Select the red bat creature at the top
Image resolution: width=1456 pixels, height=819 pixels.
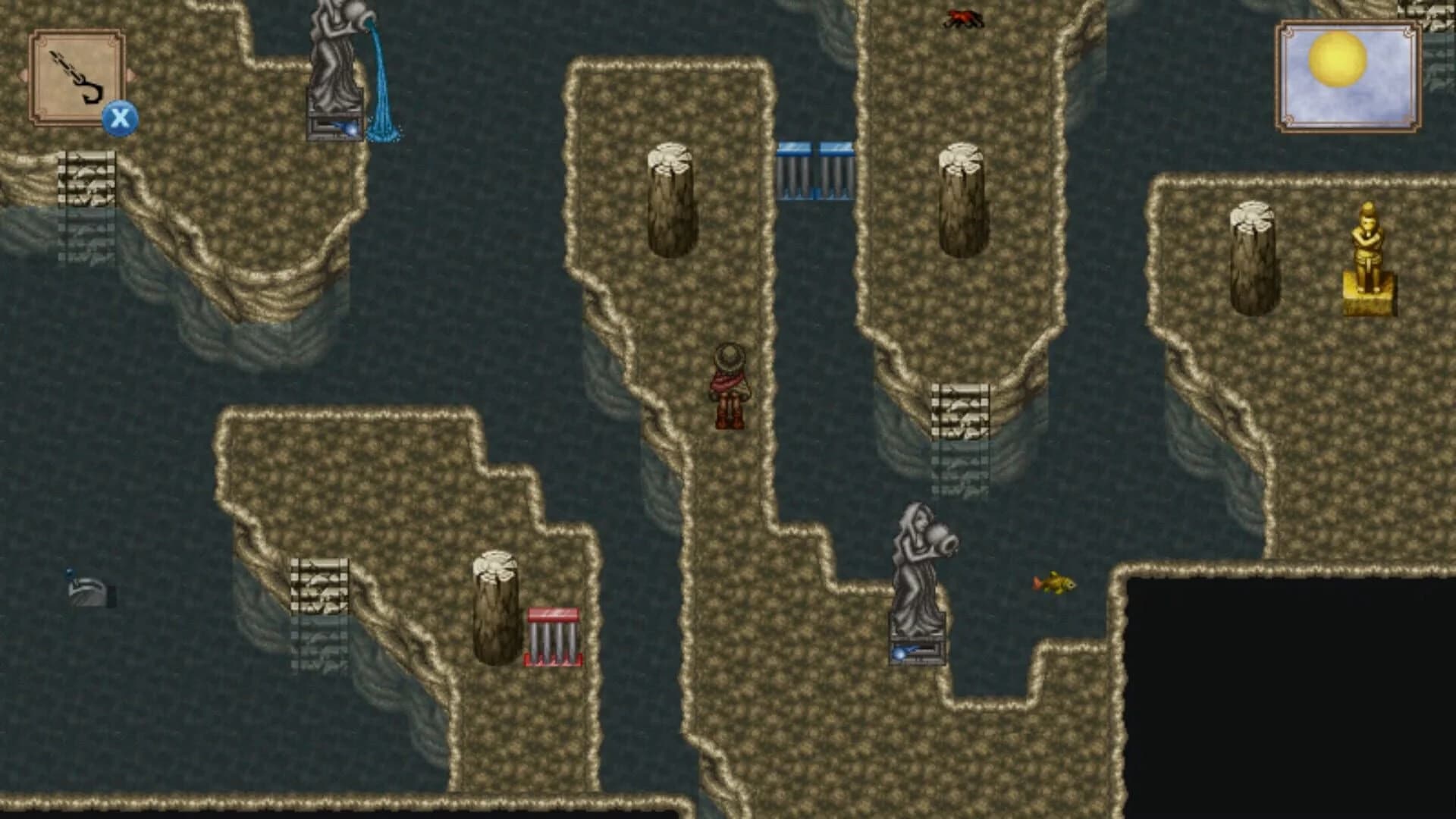tap(962, 17)
